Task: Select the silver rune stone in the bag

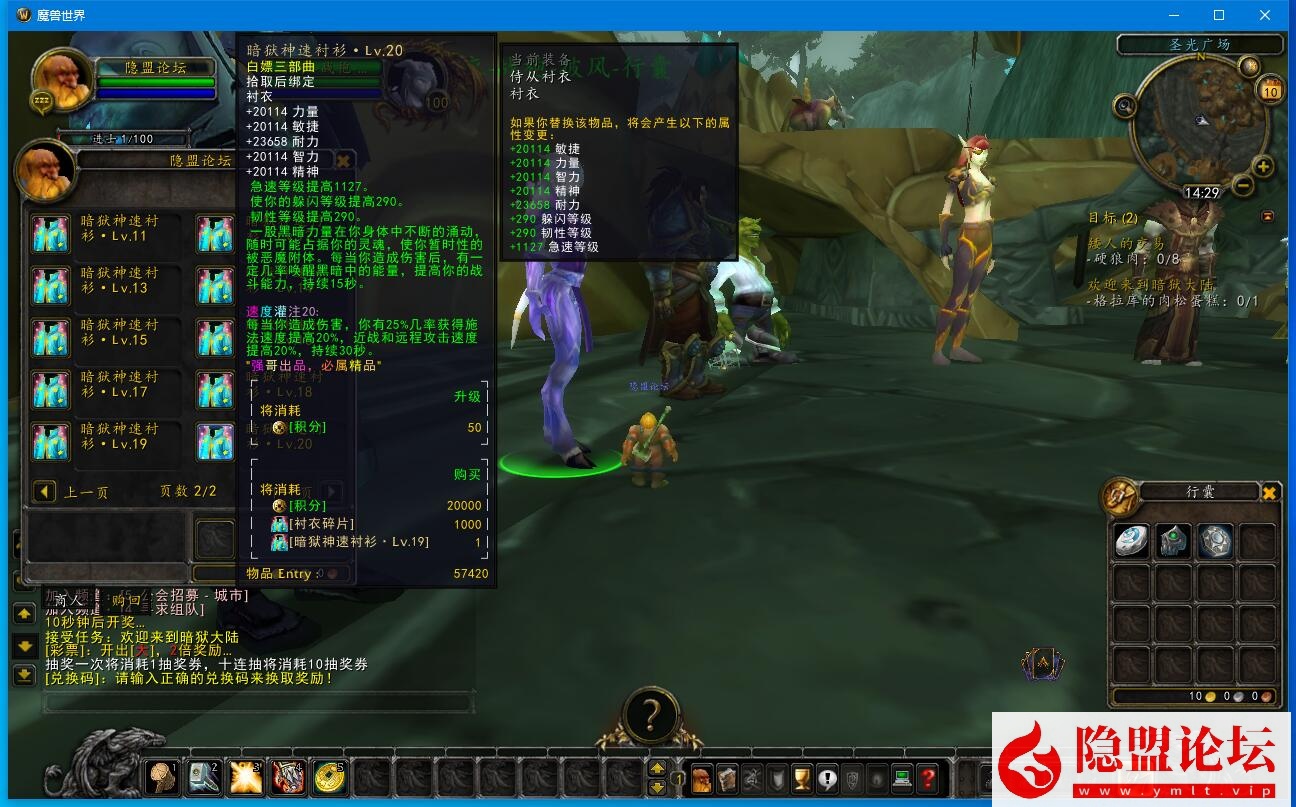Action: [1216, 541]
